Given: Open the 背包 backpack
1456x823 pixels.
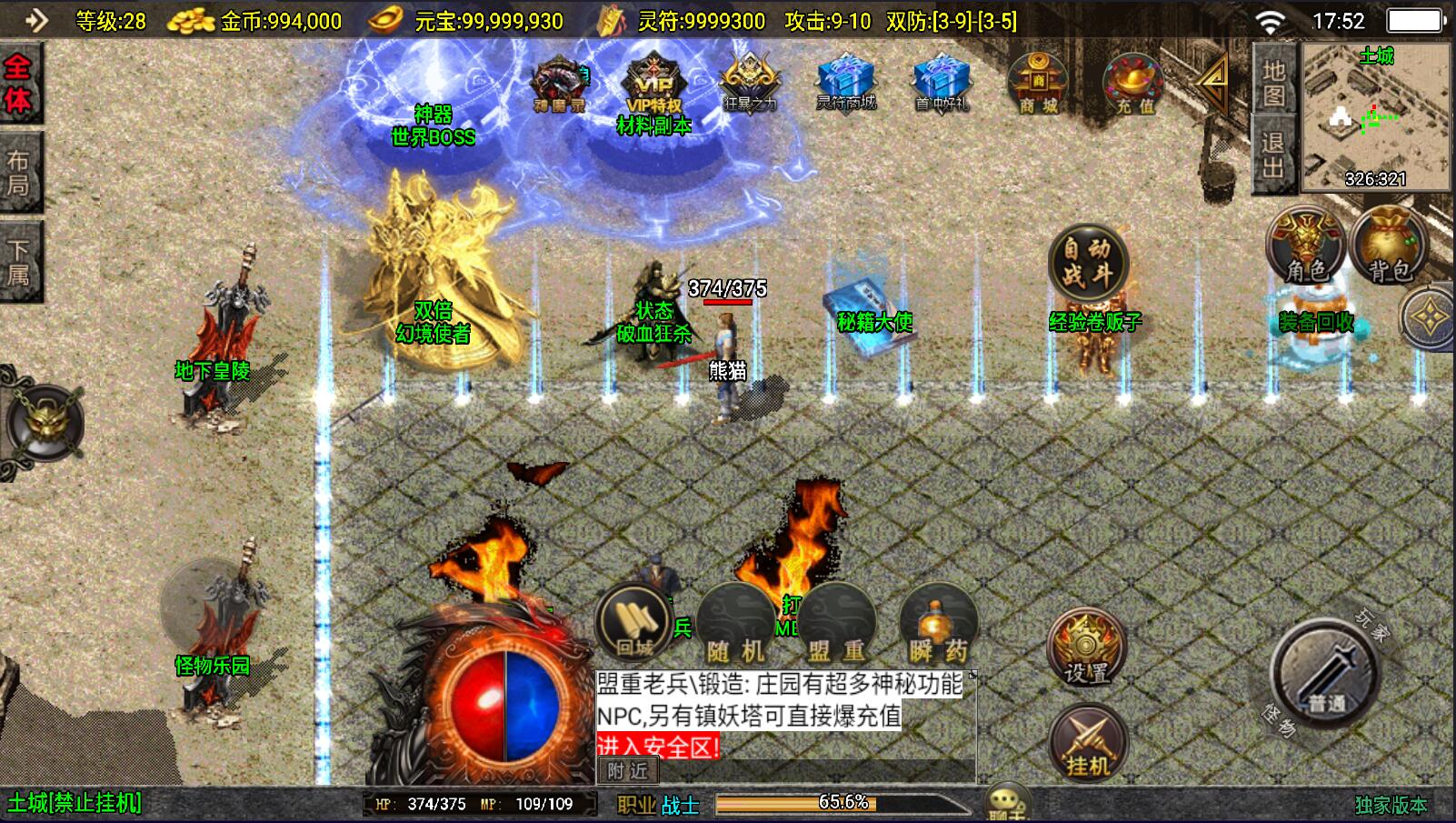Looking at the screenshot, I should [x=1389, y=246].
